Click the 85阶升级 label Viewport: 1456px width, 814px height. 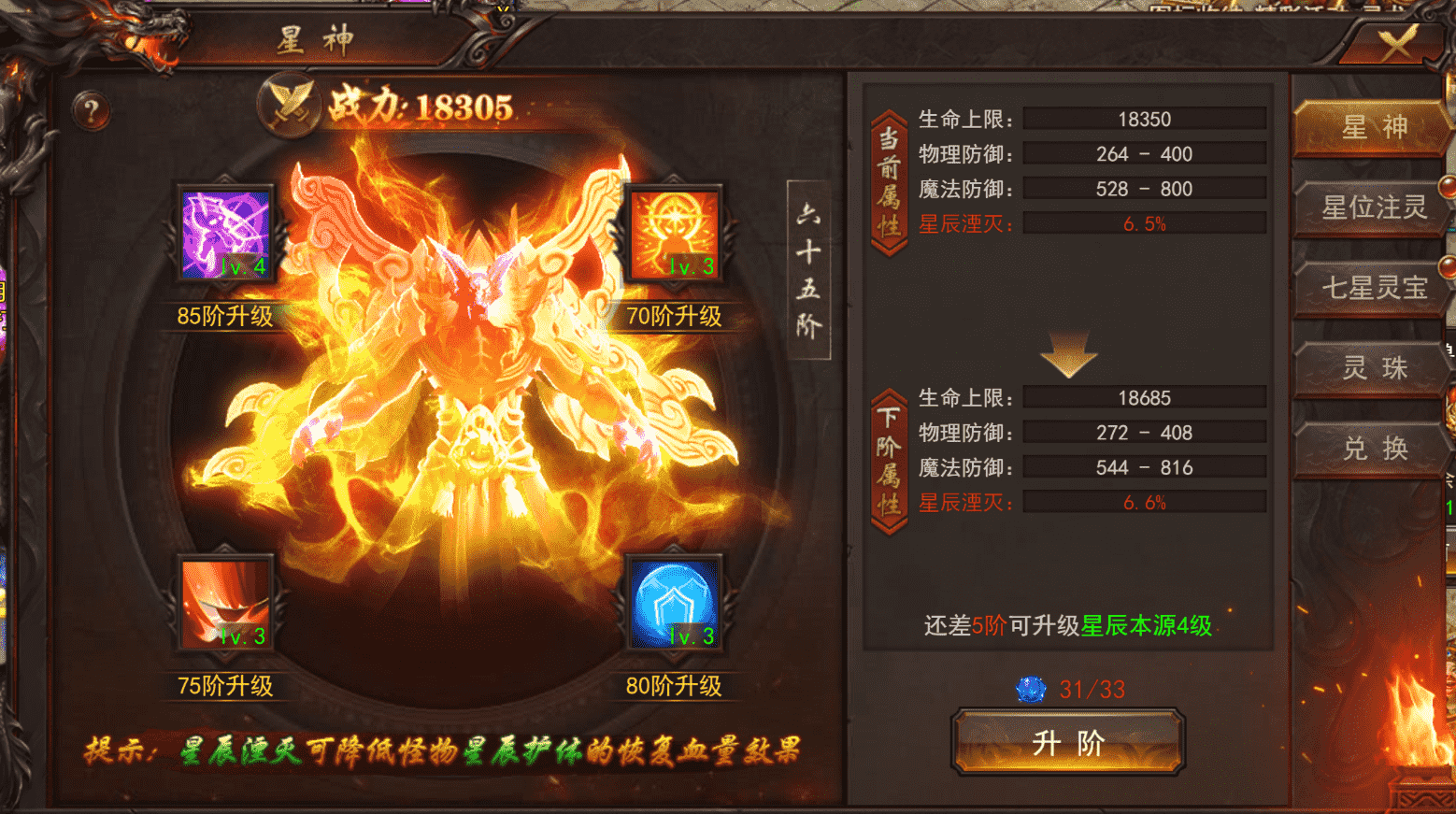coord(224,316)
